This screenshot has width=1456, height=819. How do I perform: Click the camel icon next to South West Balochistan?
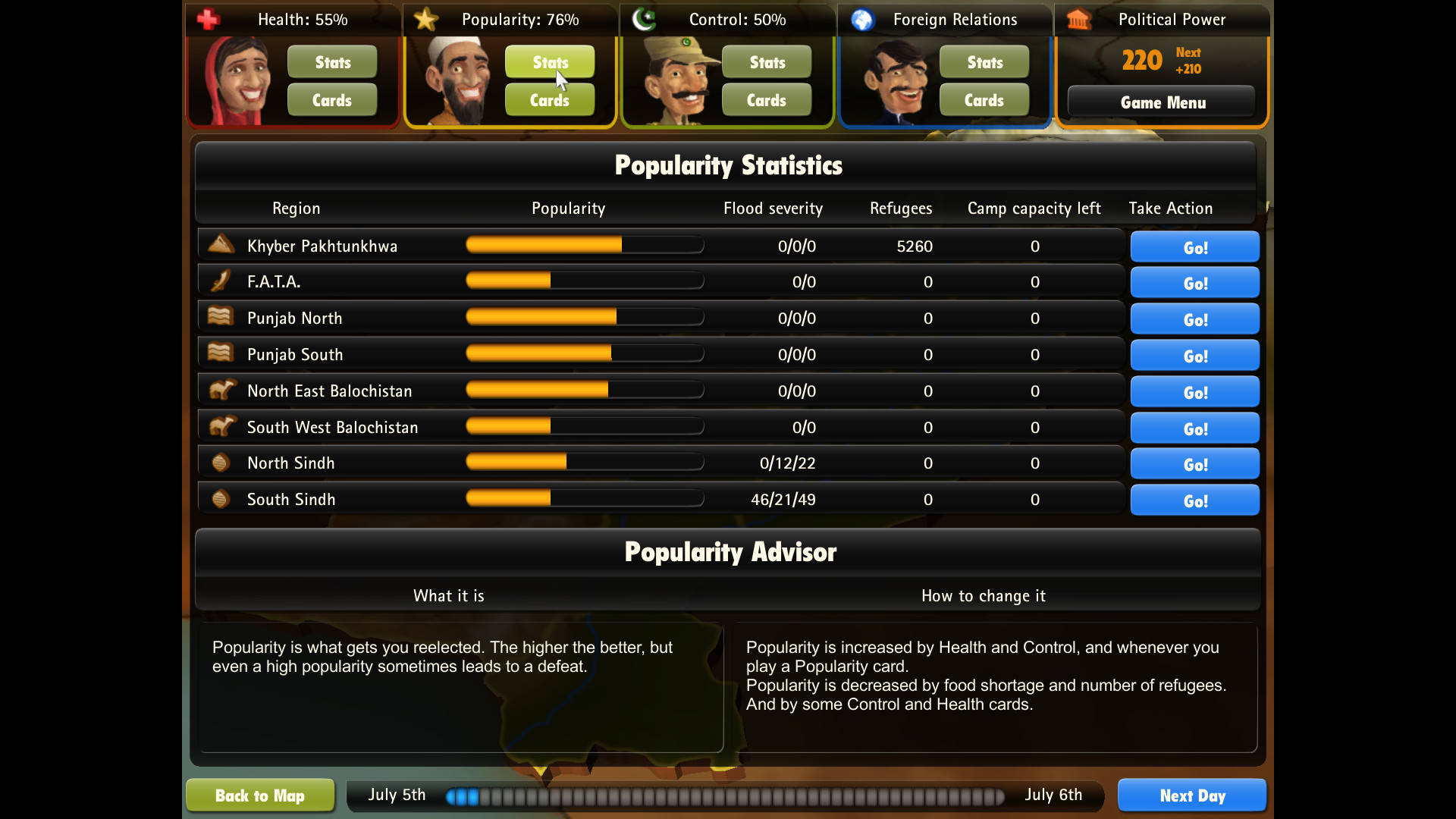(x=220, y=425)
